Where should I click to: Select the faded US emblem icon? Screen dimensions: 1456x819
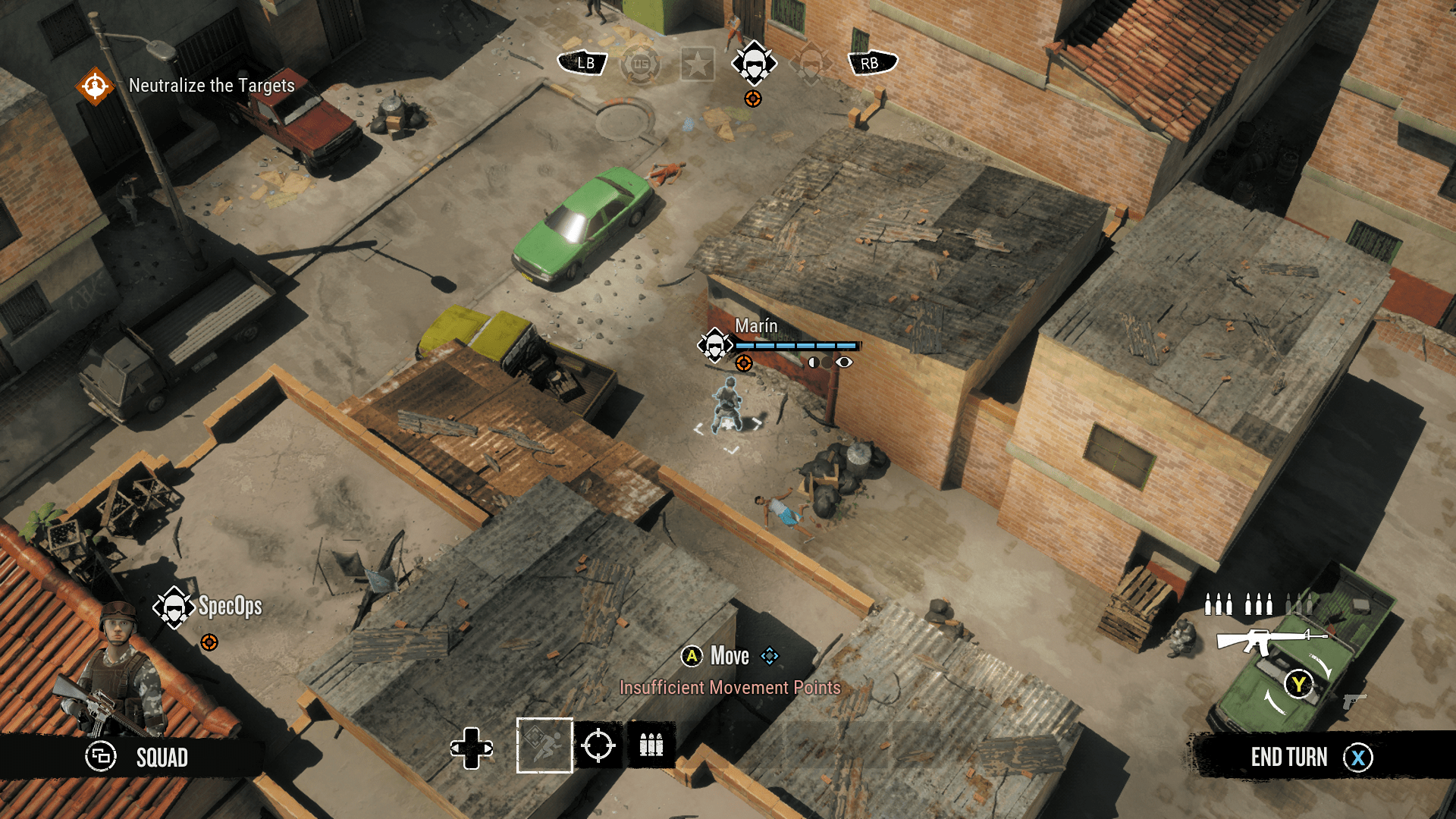641,64
